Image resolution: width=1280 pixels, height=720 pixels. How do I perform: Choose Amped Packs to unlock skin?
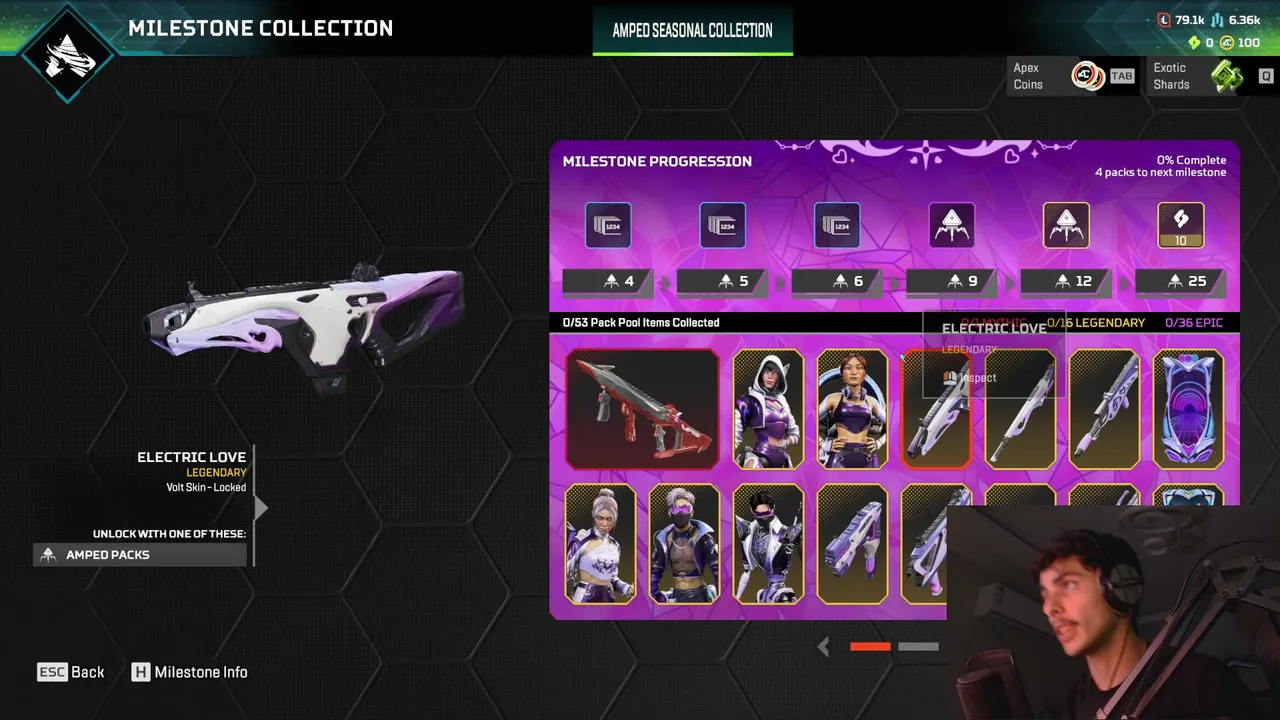pyautogui.click(x=140, y=554)
